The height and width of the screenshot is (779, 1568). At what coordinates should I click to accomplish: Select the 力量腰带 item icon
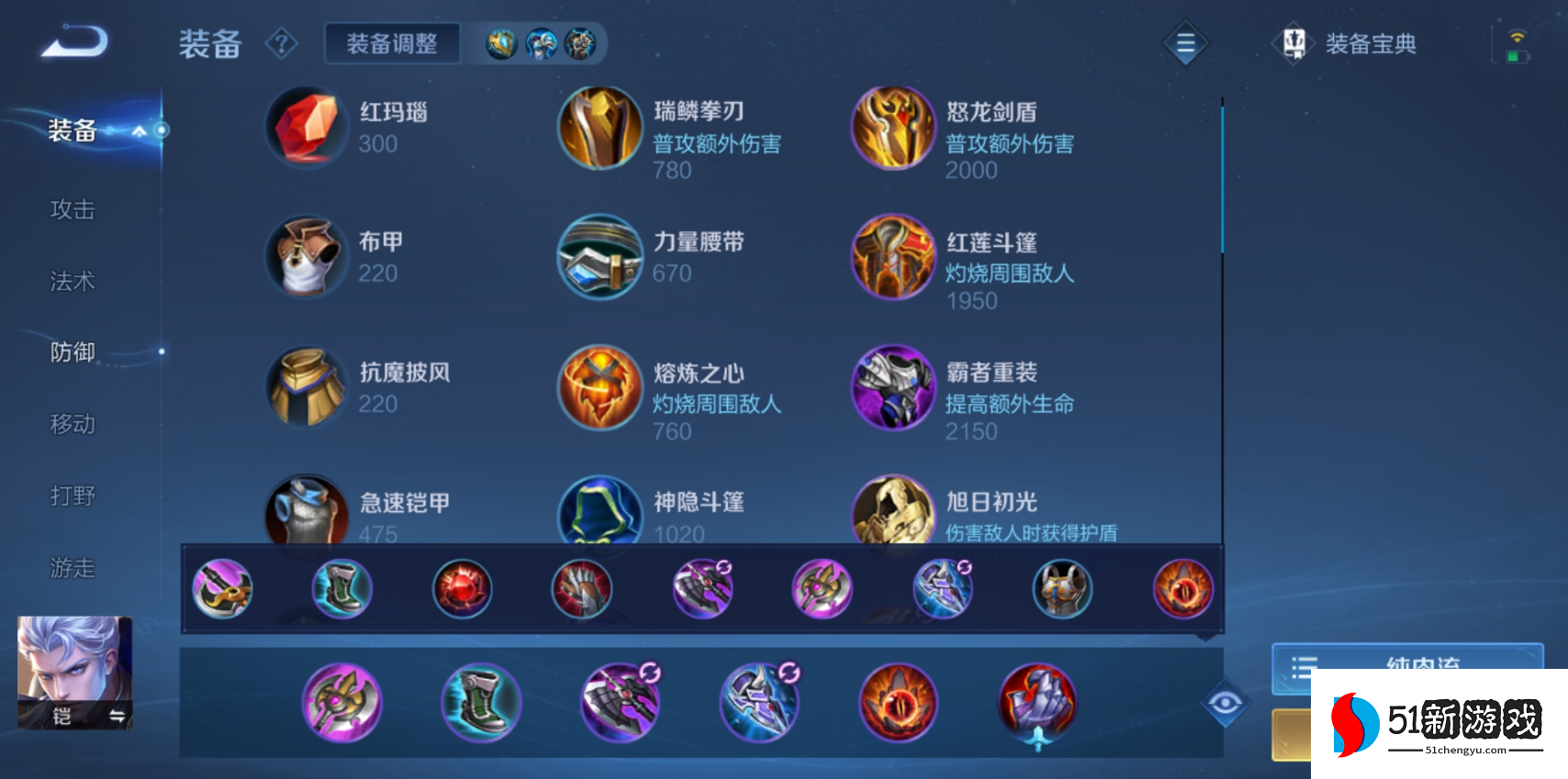(599, 258)
